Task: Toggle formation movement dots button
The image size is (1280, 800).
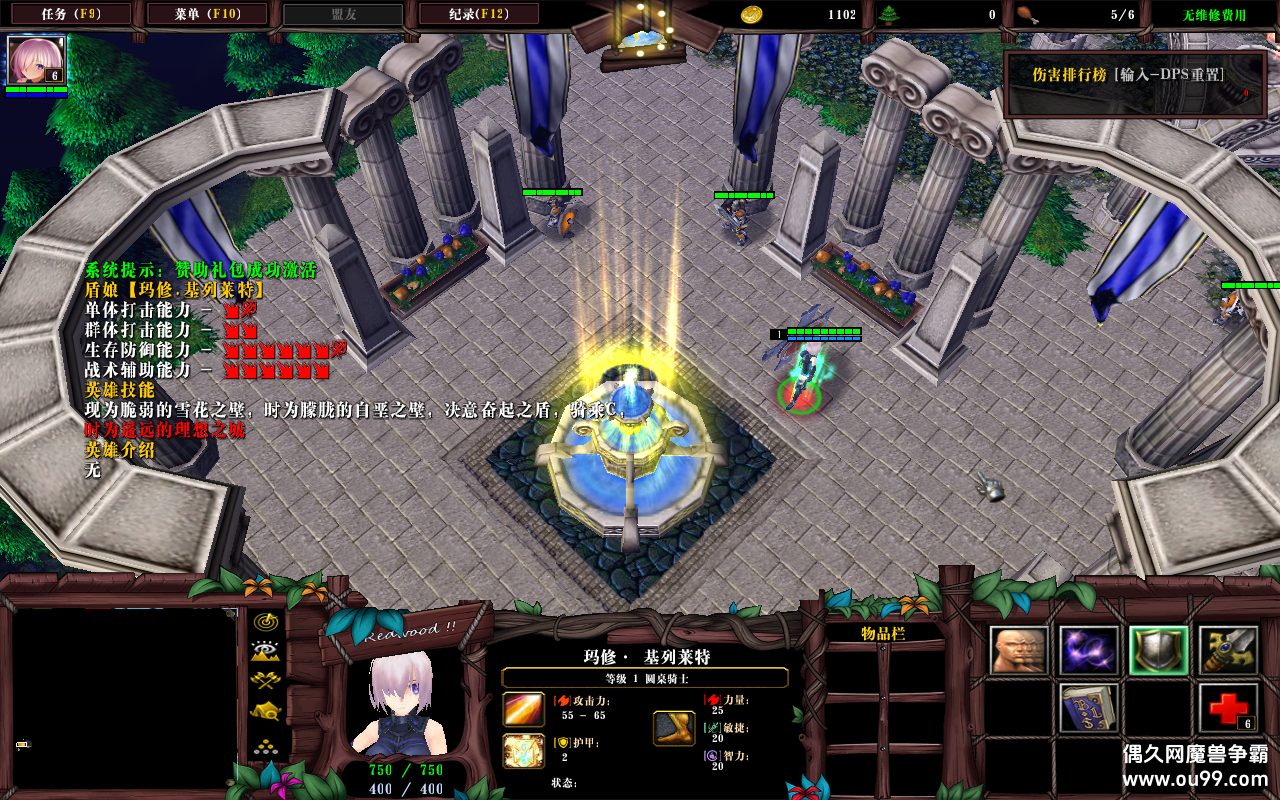Action: [x=266, y=745]
